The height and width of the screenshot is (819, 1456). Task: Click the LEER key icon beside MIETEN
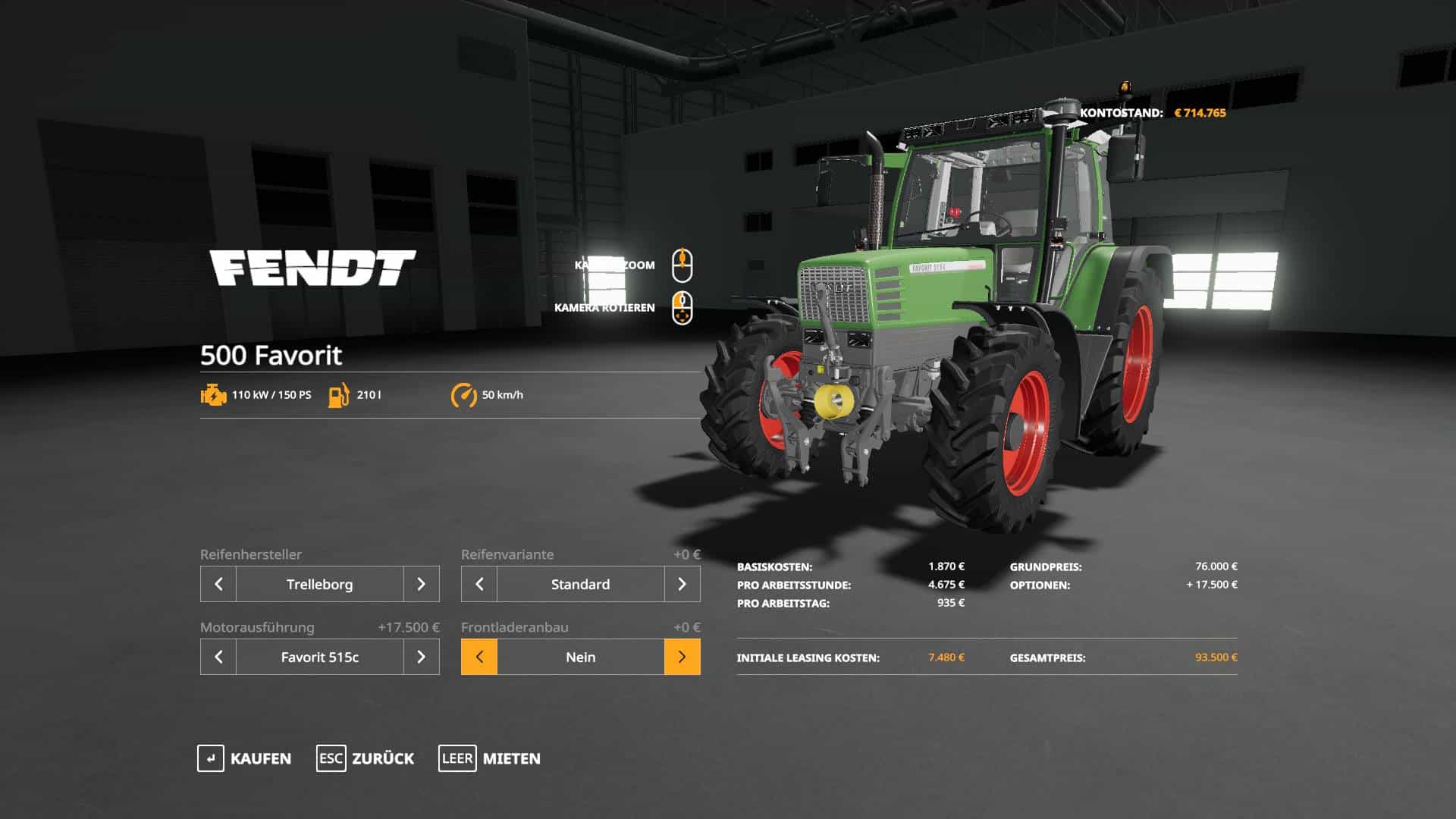pyautogui.click(x=457, y=758)
